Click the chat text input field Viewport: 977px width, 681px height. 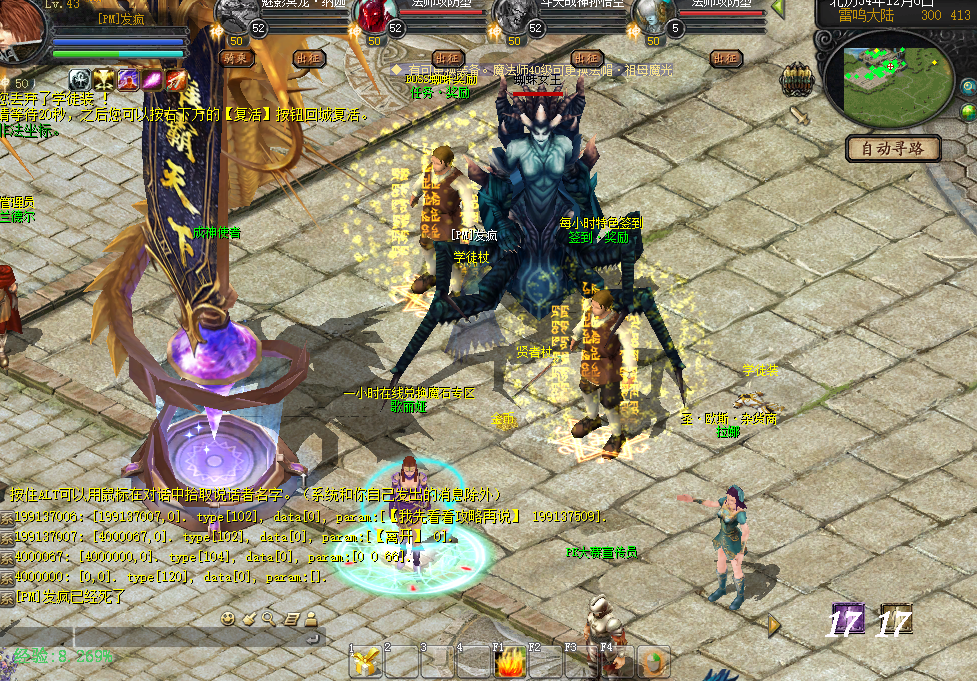pos(150,637)
